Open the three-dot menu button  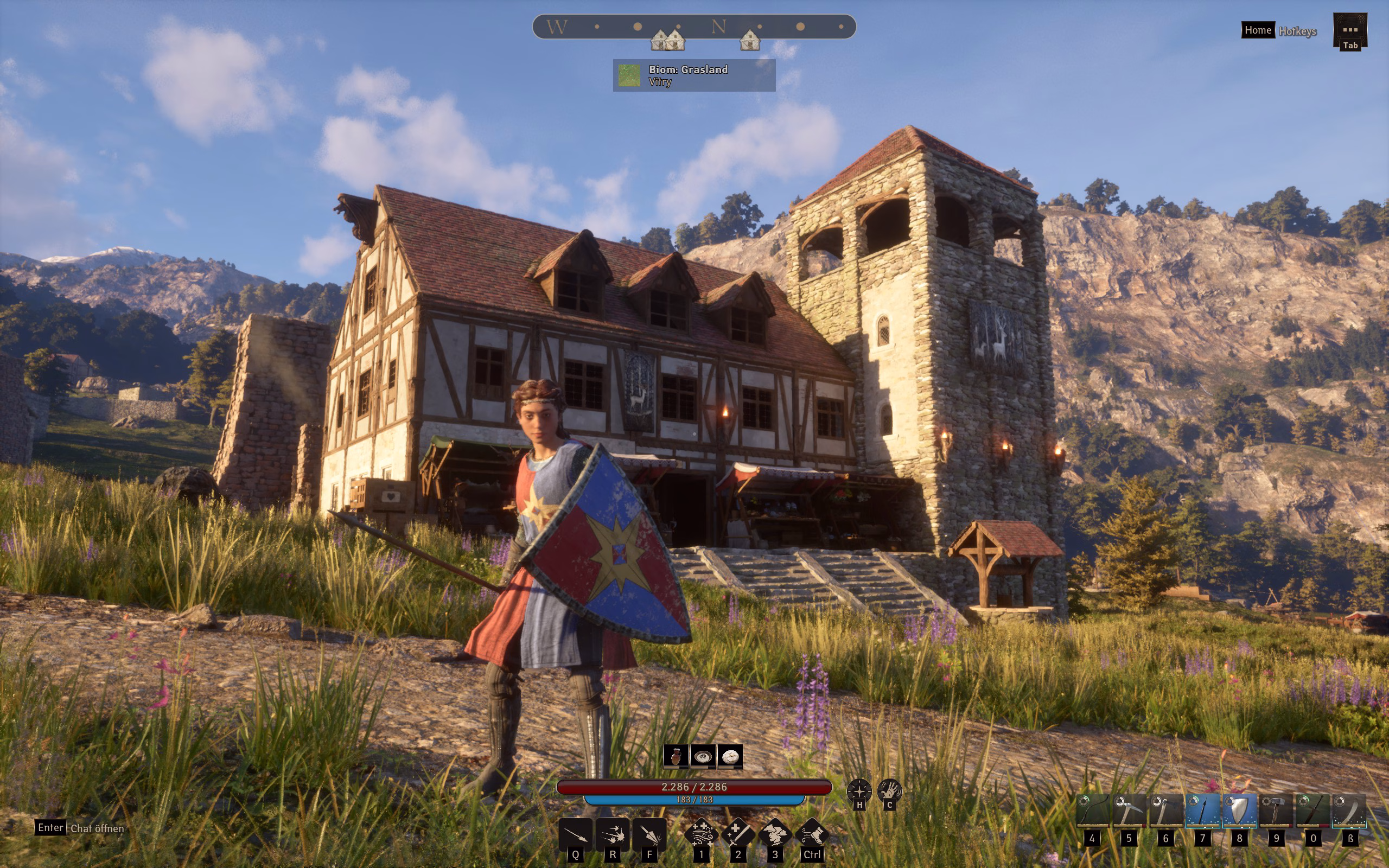[x=1350, y=29]
